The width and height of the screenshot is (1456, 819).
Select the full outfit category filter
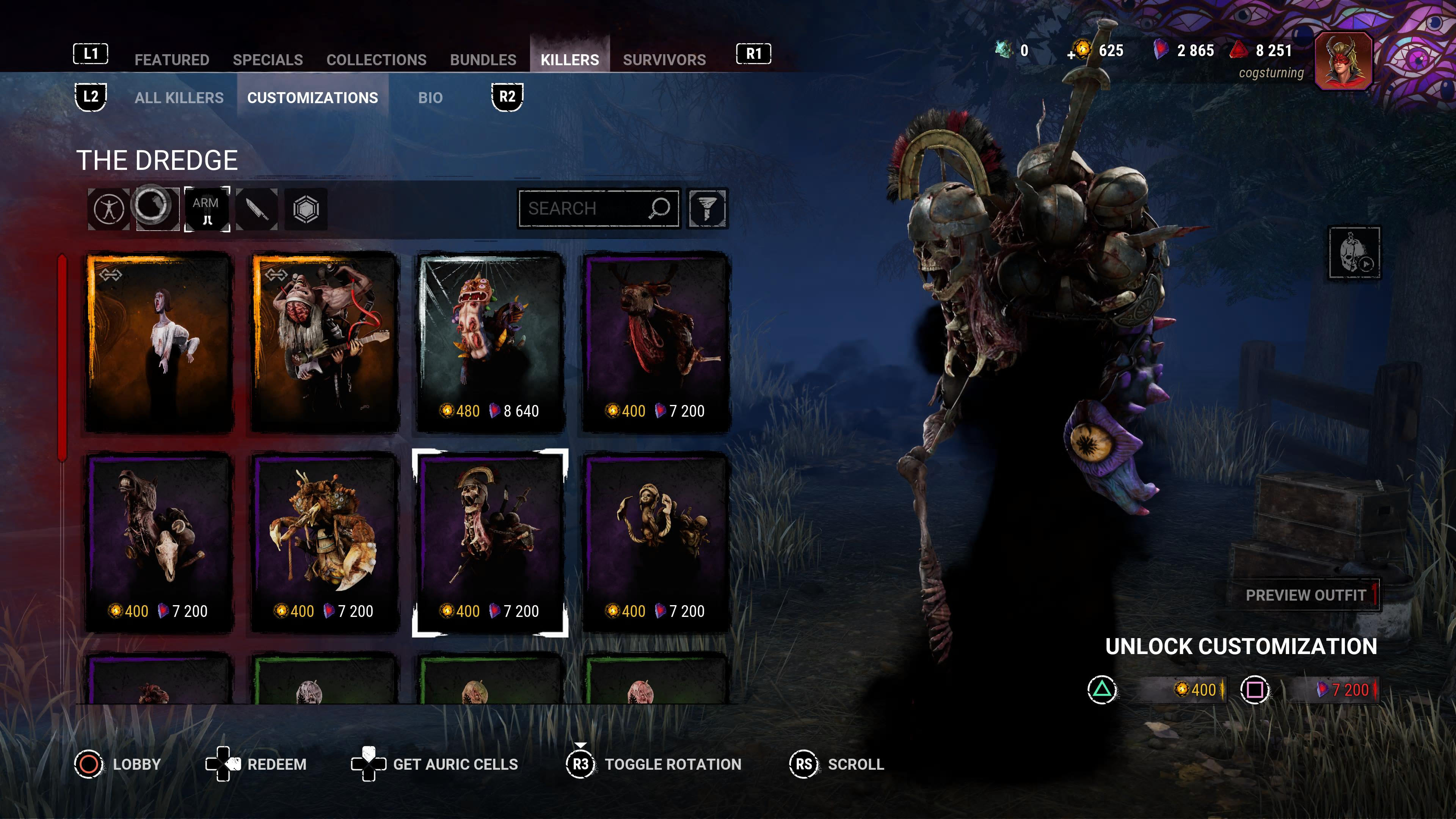(108, 209)
